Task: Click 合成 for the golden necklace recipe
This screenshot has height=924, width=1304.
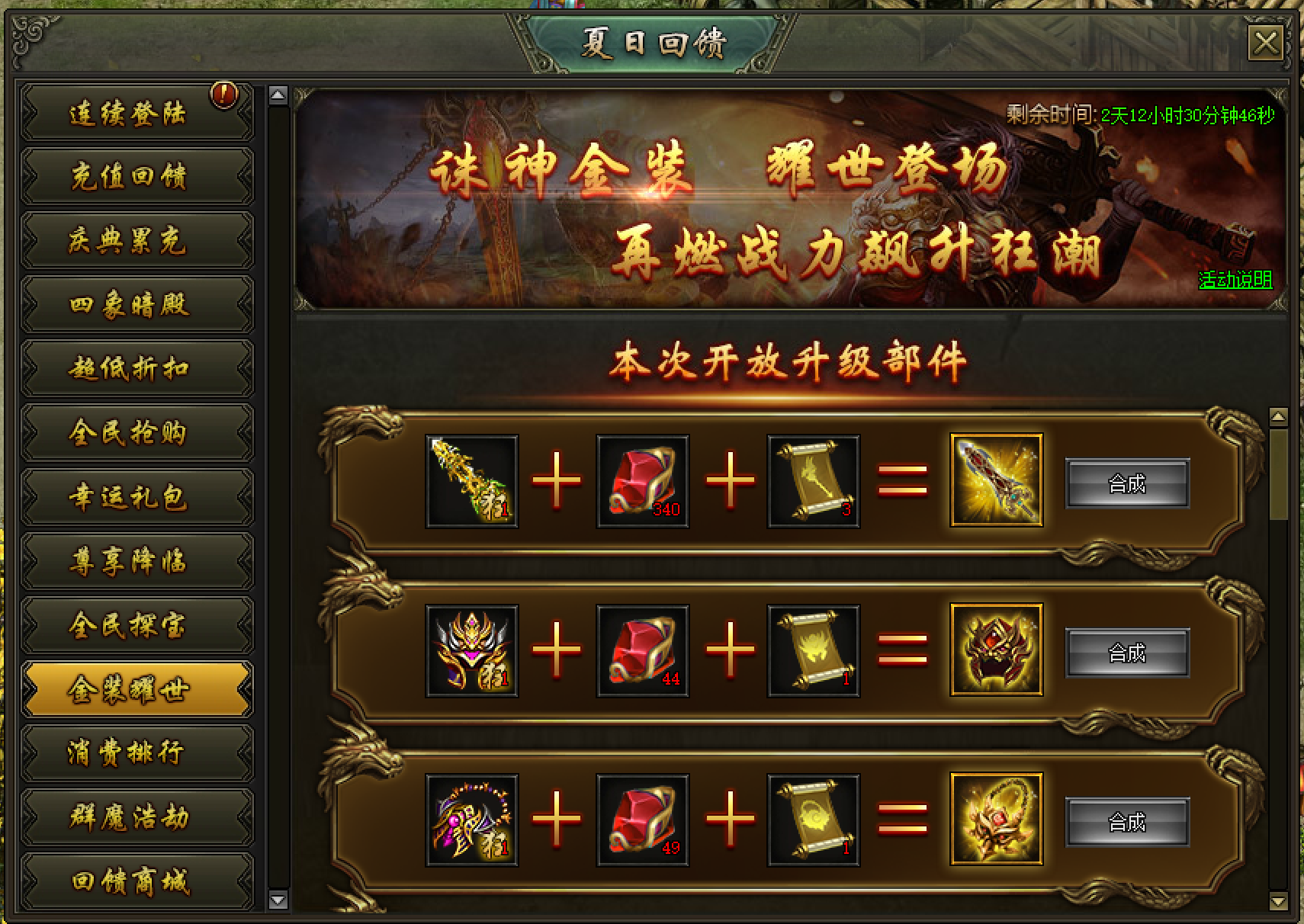Action: pos(1126,822)
